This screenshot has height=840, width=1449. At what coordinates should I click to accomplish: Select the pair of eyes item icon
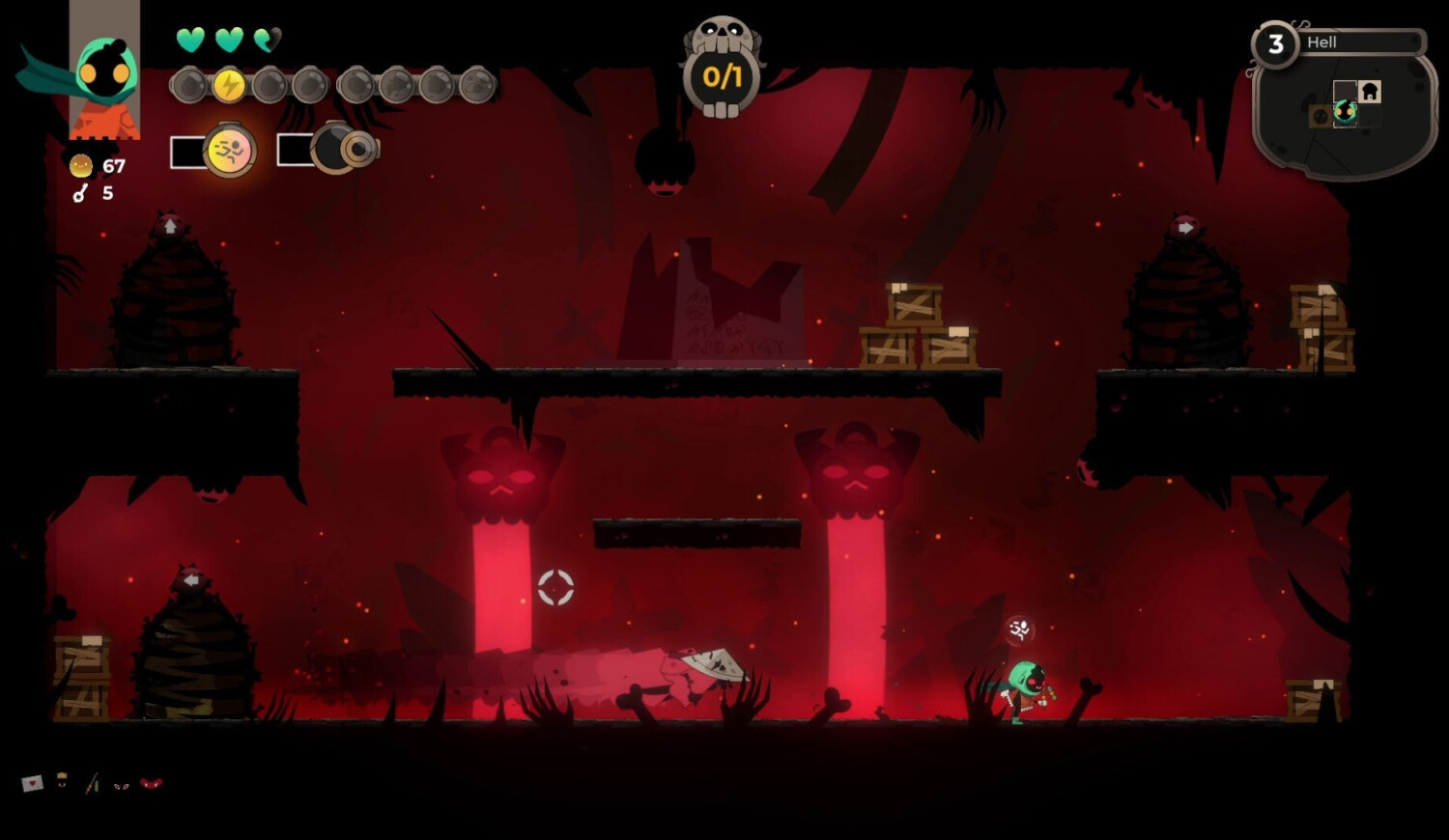(122, 785)
